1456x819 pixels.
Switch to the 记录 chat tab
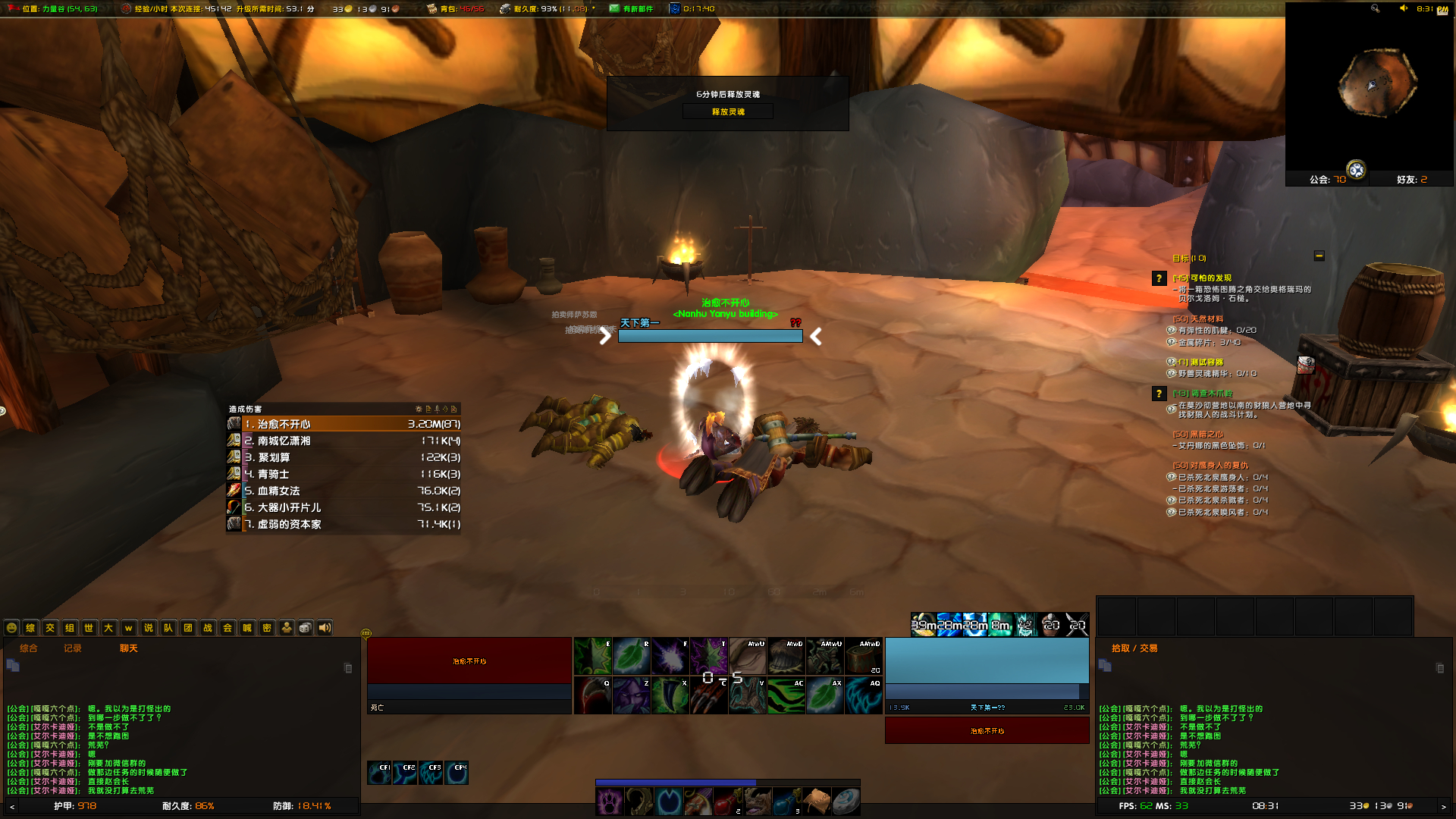71,648
